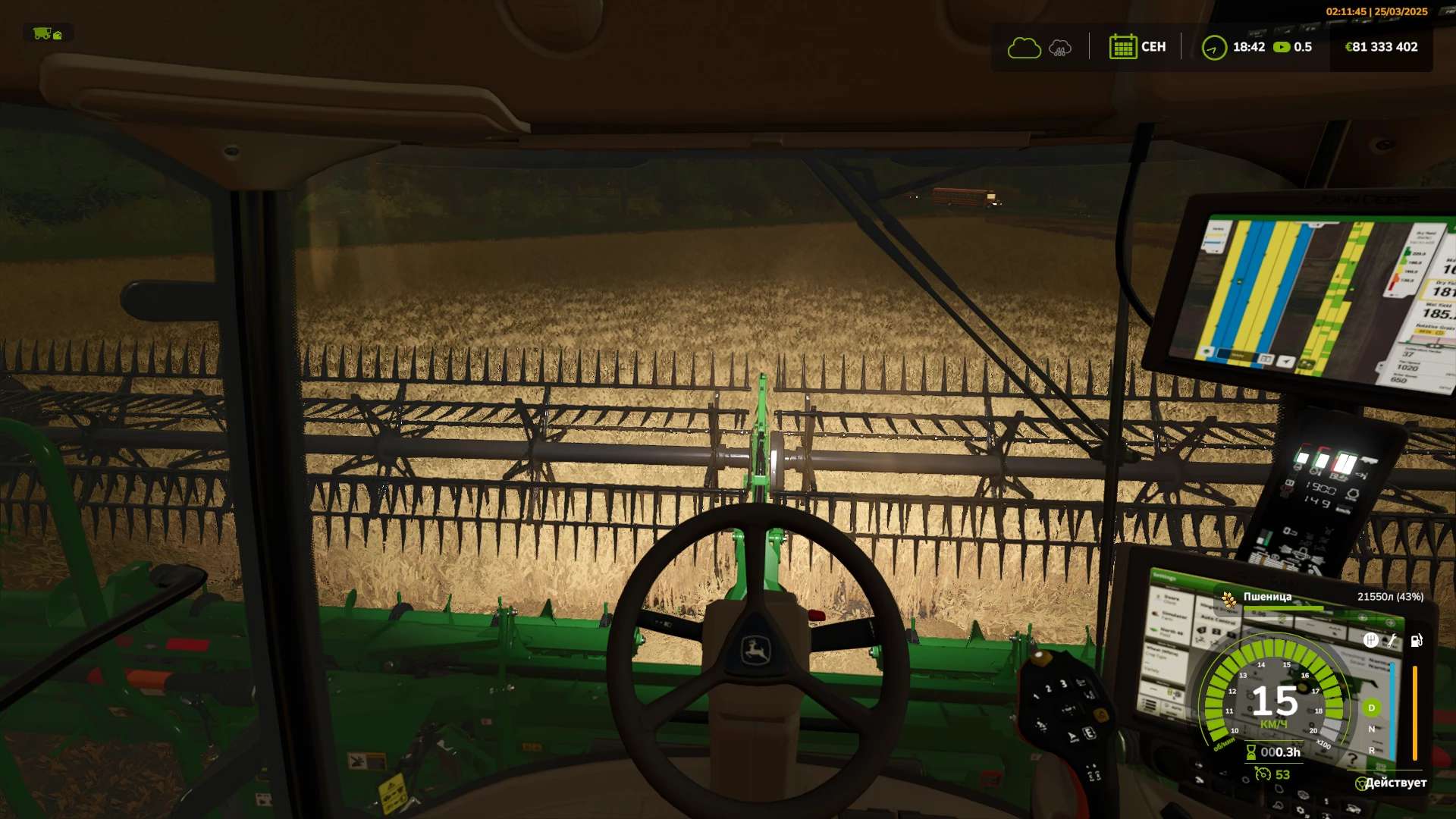Select the R reverse gear indicator
1456x819 pixels.
click(1371, 750)
